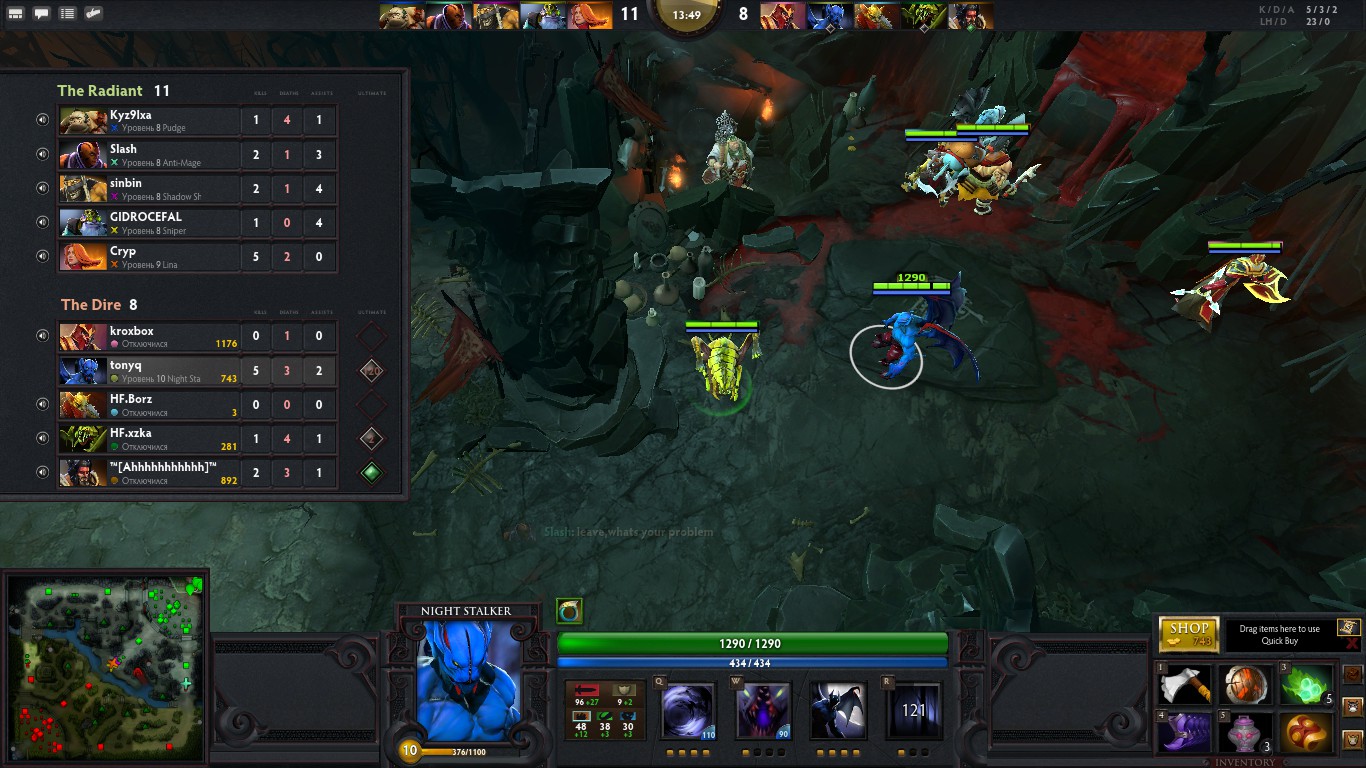Open the gold SHOP button
The image size is (1366, 768).
point(1189,634)
